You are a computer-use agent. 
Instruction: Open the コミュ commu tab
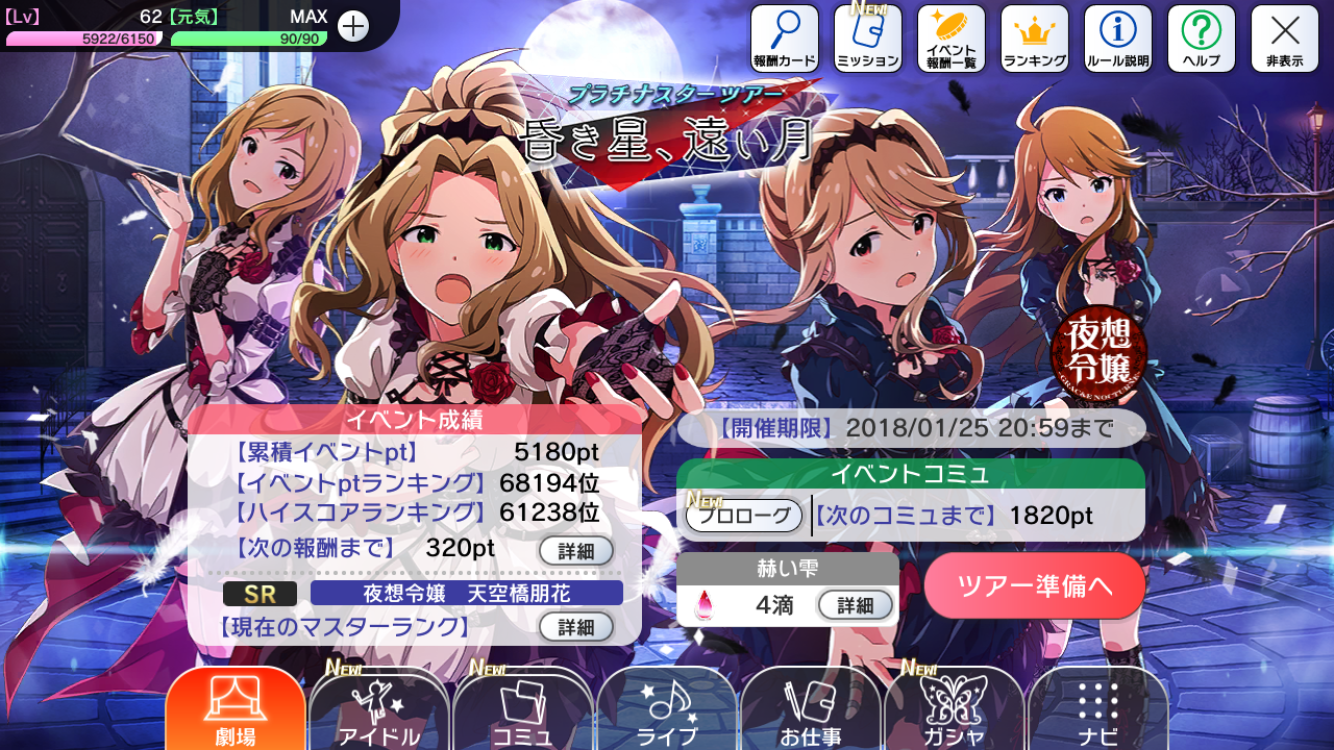(x=523, y=710)
